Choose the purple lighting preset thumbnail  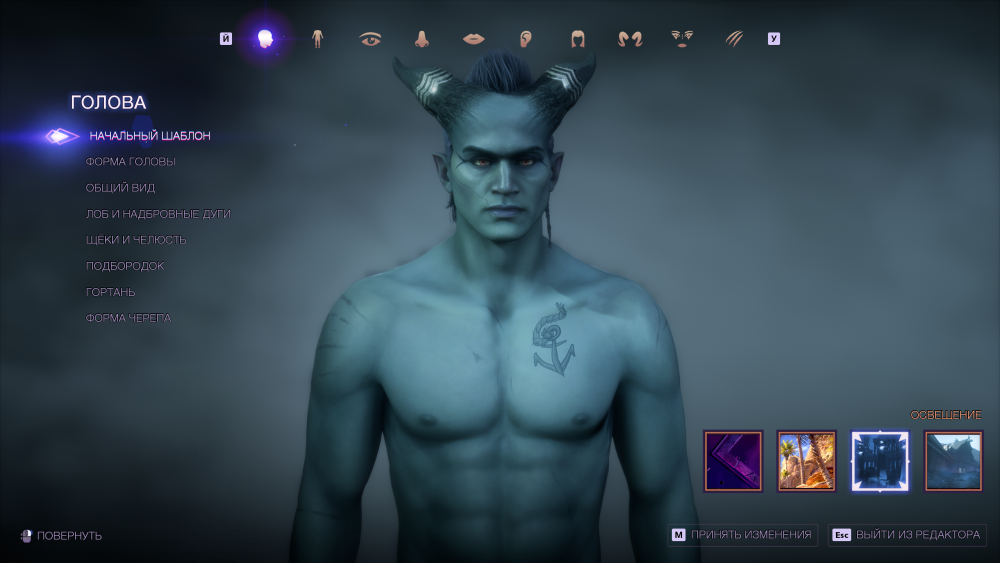click(x=733, y=461)
